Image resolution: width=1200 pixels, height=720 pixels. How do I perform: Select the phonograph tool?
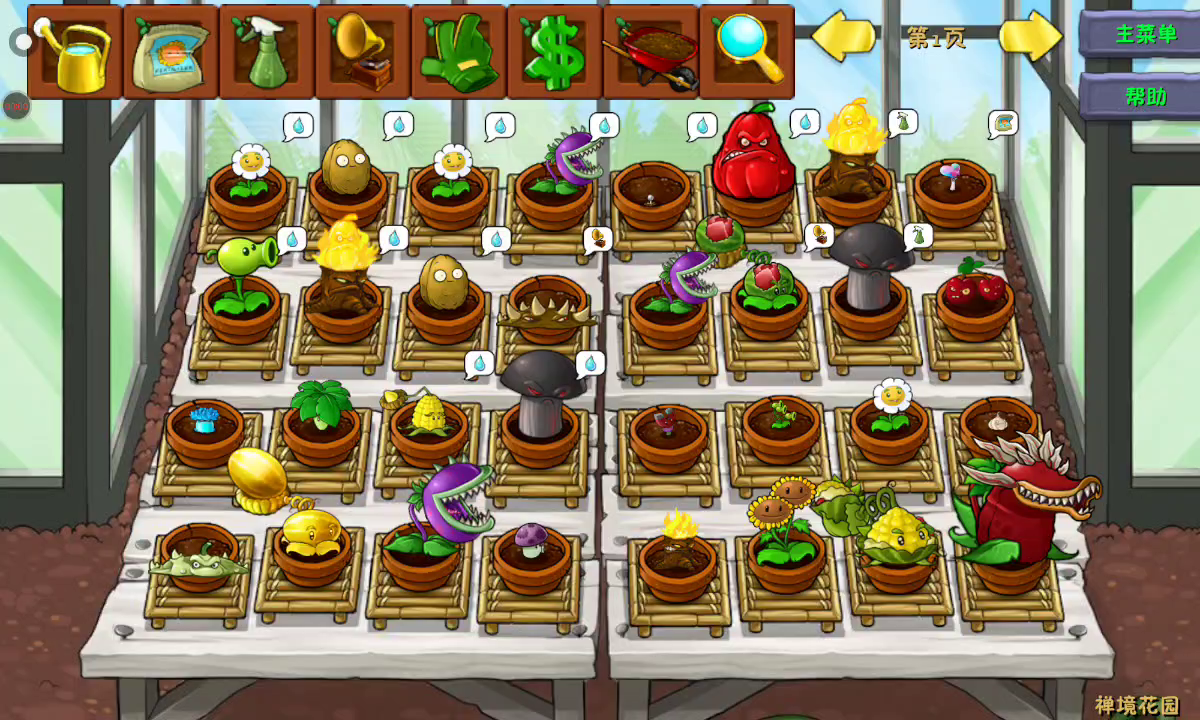tap(363, 52)
